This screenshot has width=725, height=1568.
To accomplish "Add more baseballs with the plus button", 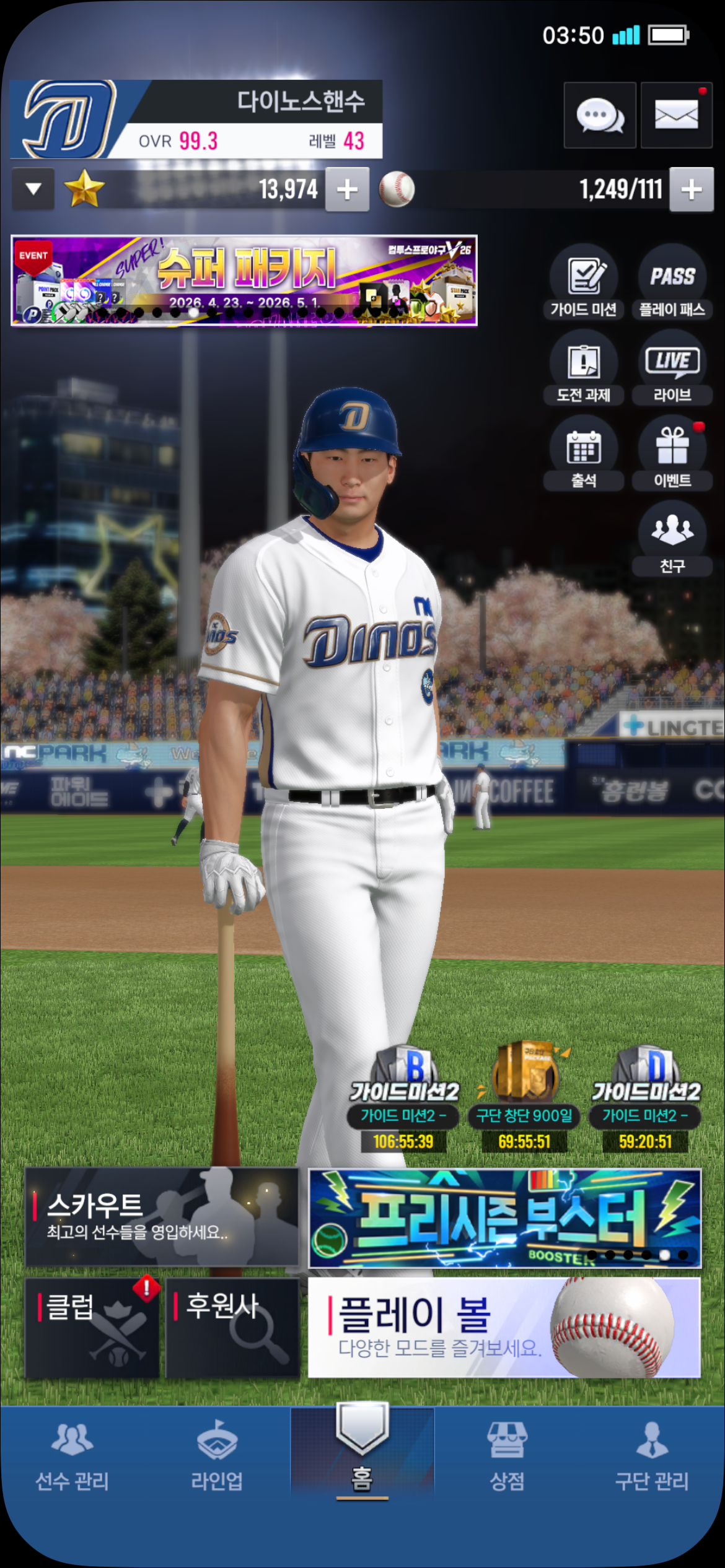I will coord(691,189).
